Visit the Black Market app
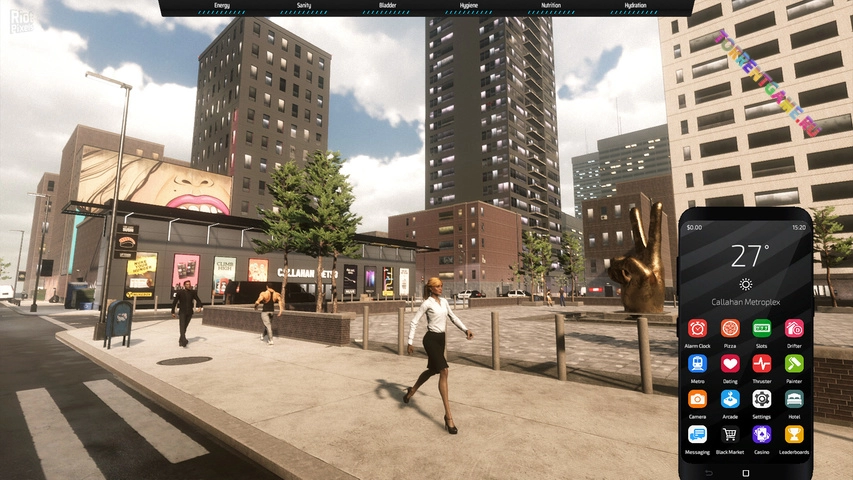The image size is (853, 480). click(x=730, y=434)
